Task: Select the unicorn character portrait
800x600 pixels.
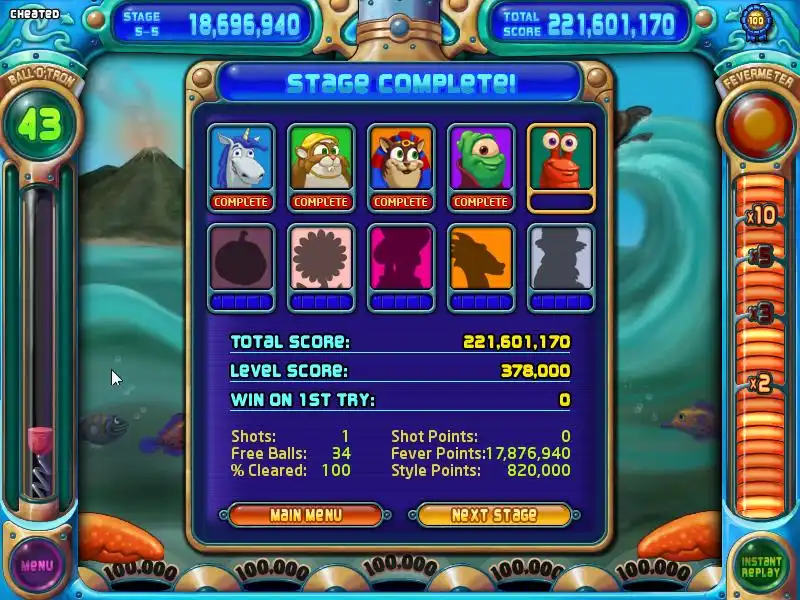Action: click(241, 159)
